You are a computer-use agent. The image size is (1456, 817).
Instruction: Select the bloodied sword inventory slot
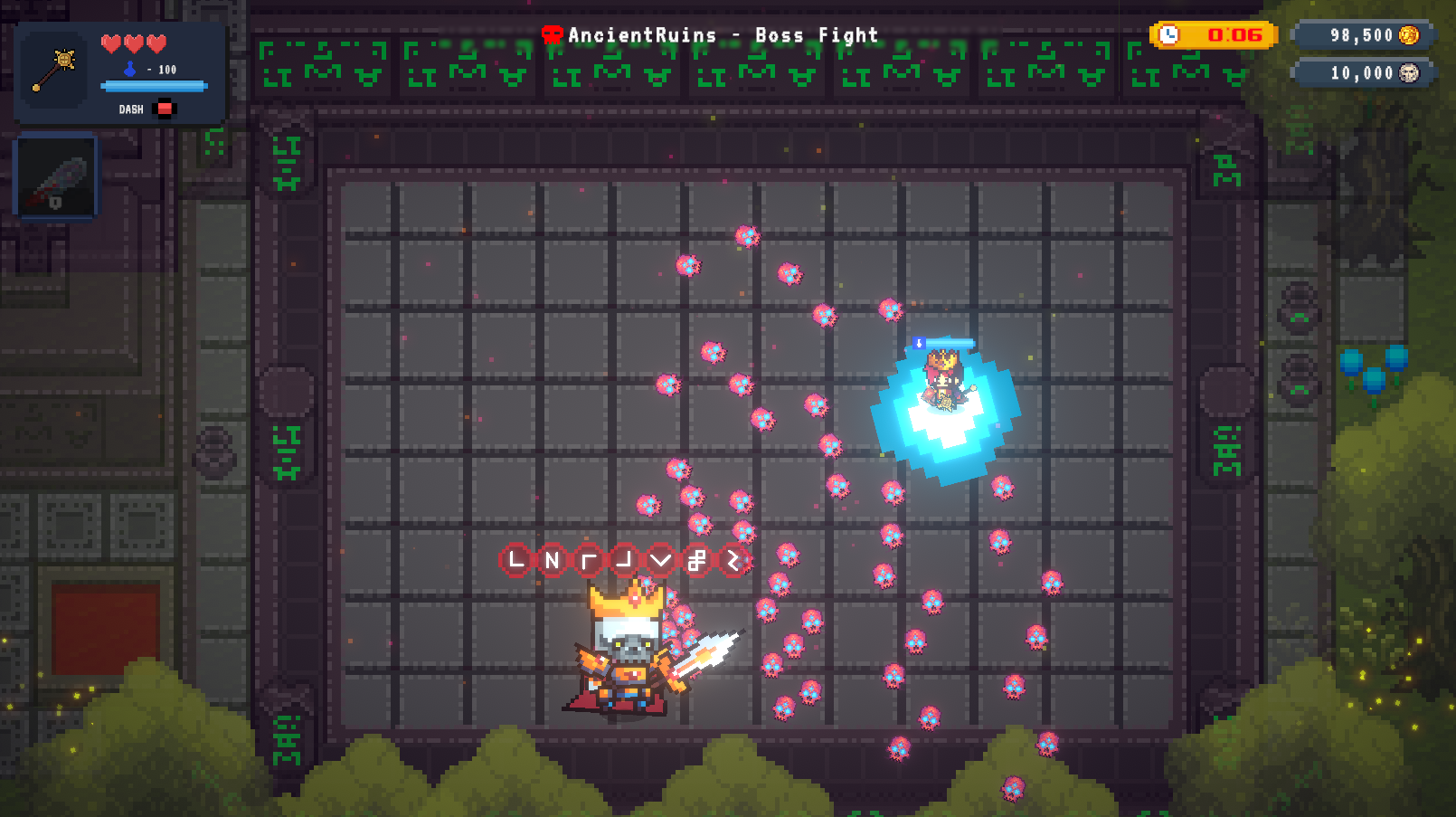click(x=55, y=176)
